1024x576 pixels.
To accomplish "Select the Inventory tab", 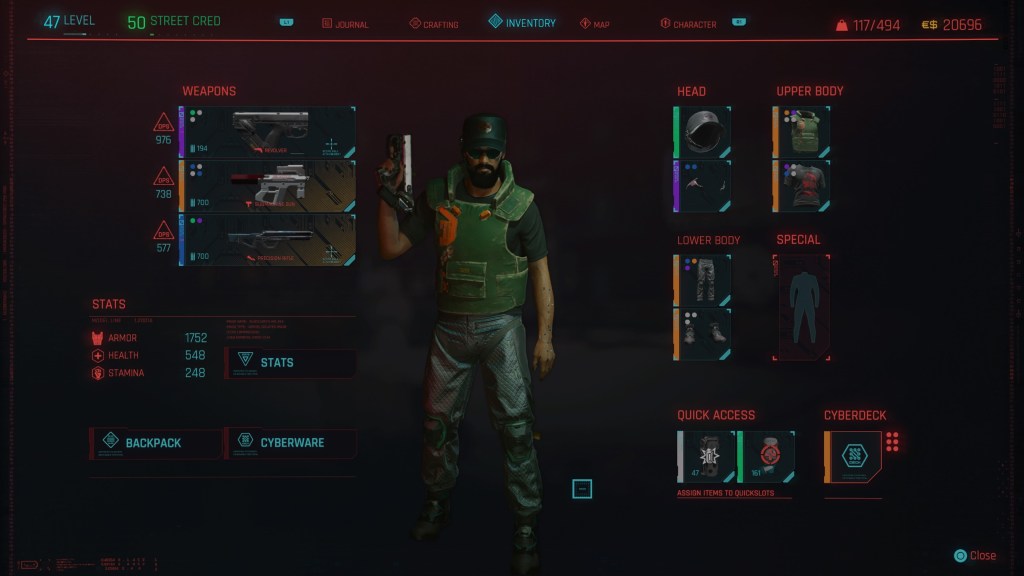I will 522,22.
